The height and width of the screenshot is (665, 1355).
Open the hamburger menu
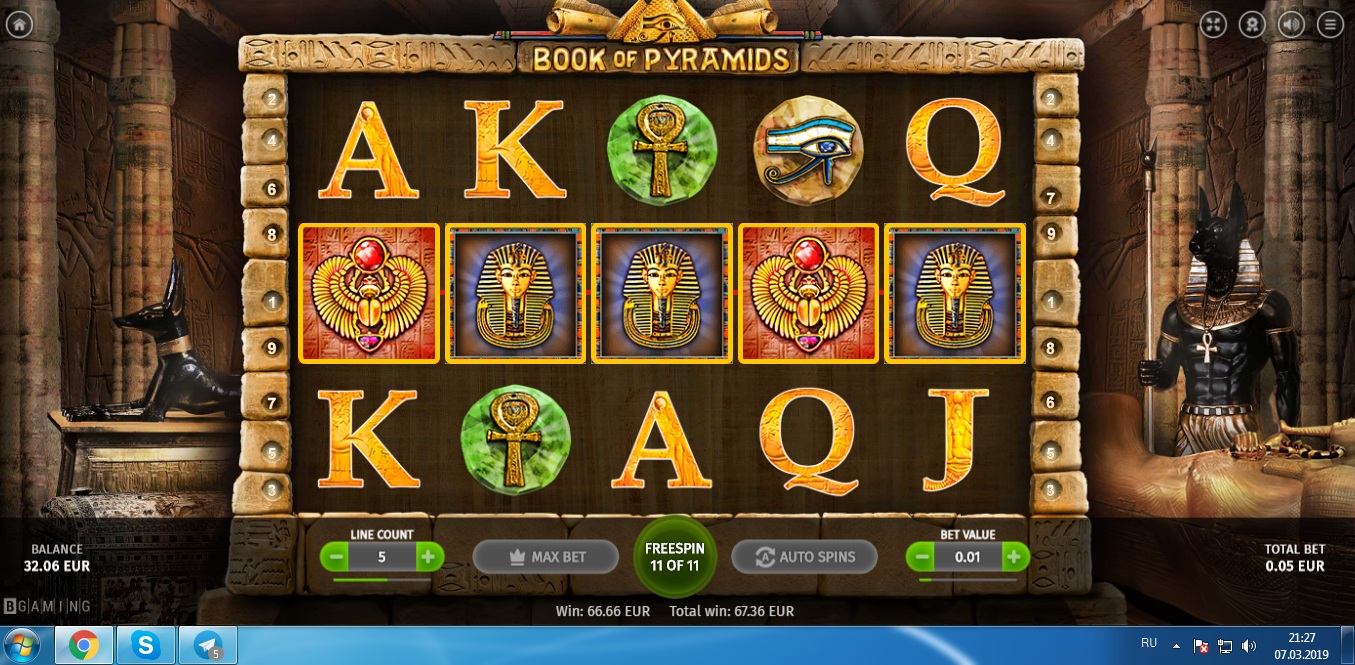point(1329,25)
